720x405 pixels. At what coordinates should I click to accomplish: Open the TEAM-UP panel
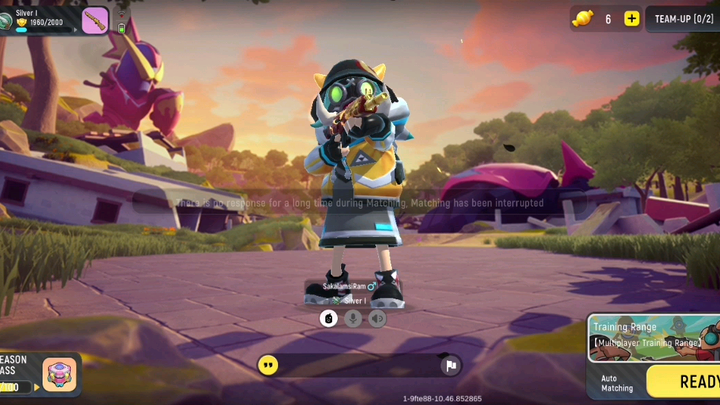tap(685, 19)
